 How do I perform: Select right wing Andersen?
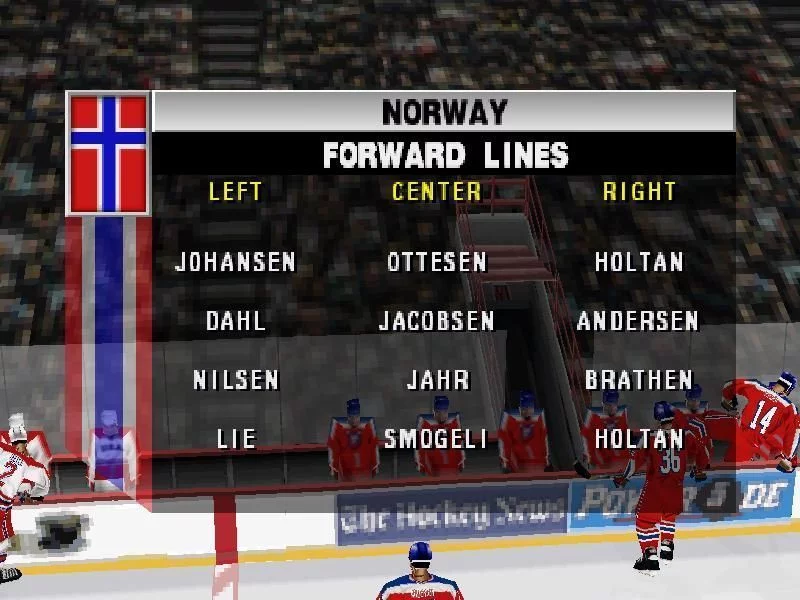point(638,321)
